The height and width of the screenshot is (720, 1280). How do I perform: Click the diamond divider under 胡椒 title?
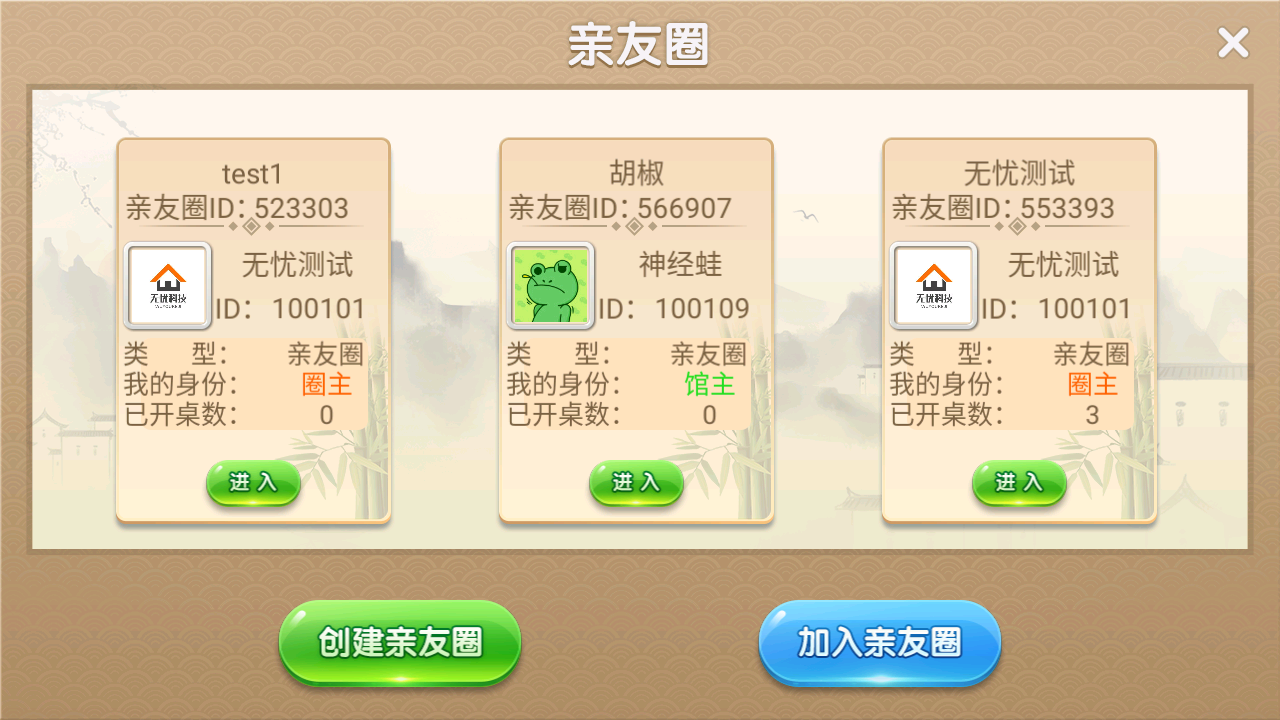(x=636, y=228)
